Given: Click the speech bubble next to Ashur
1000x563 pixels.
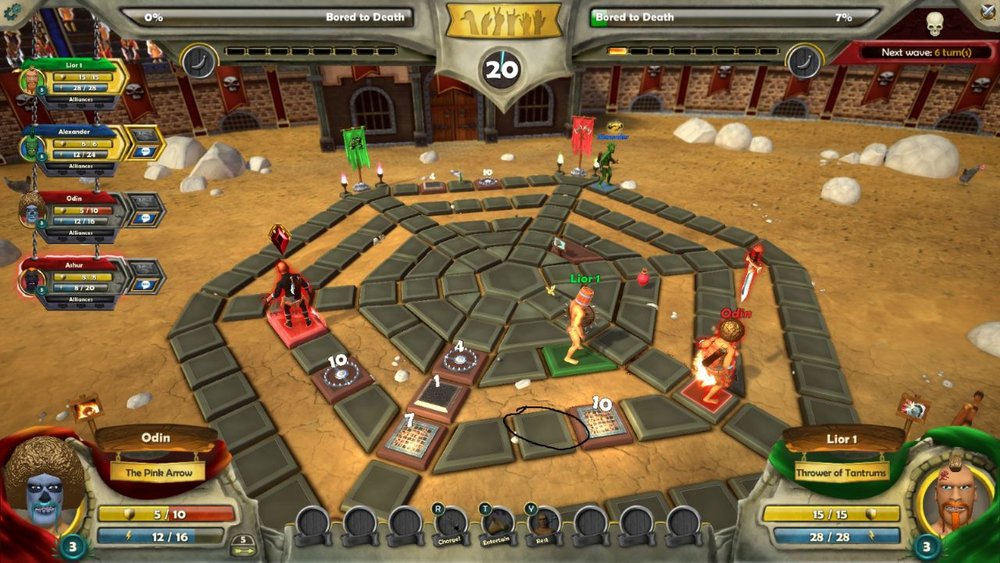Looking at the screenshot, I should [146, 277].
